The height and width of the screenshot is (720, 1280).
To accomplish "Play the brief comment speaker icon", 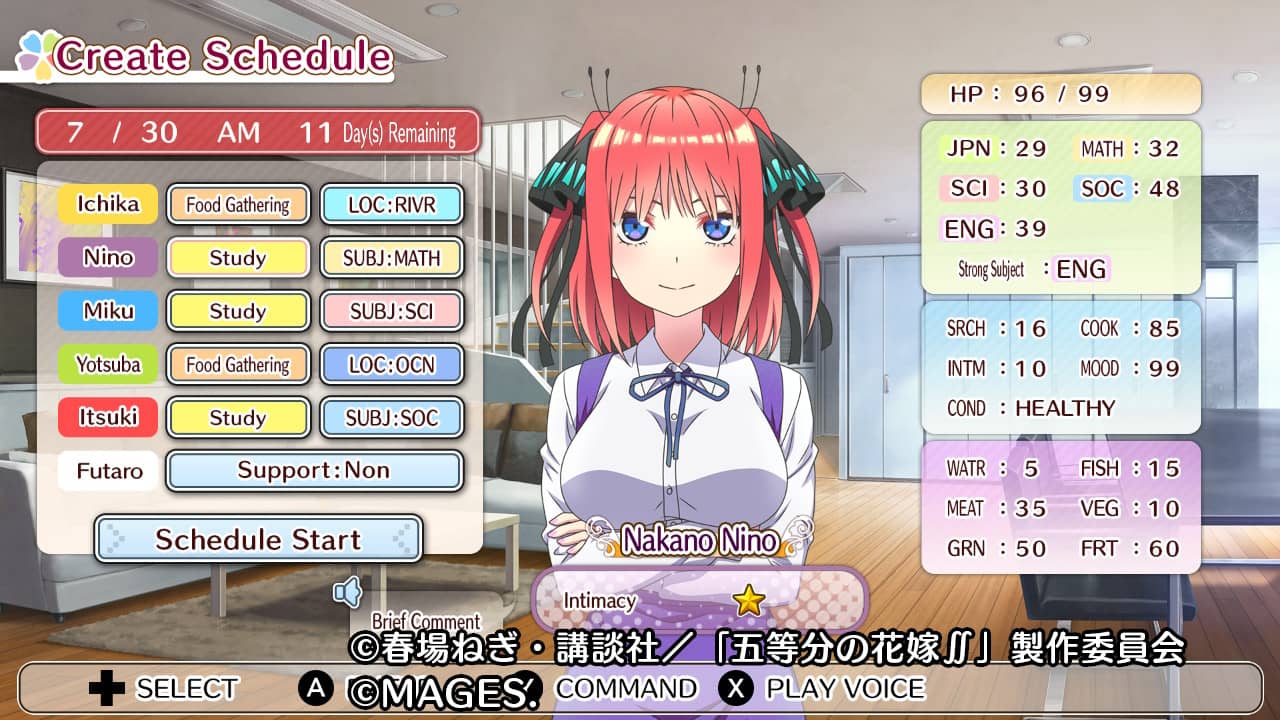I will (x=347, y=594).
